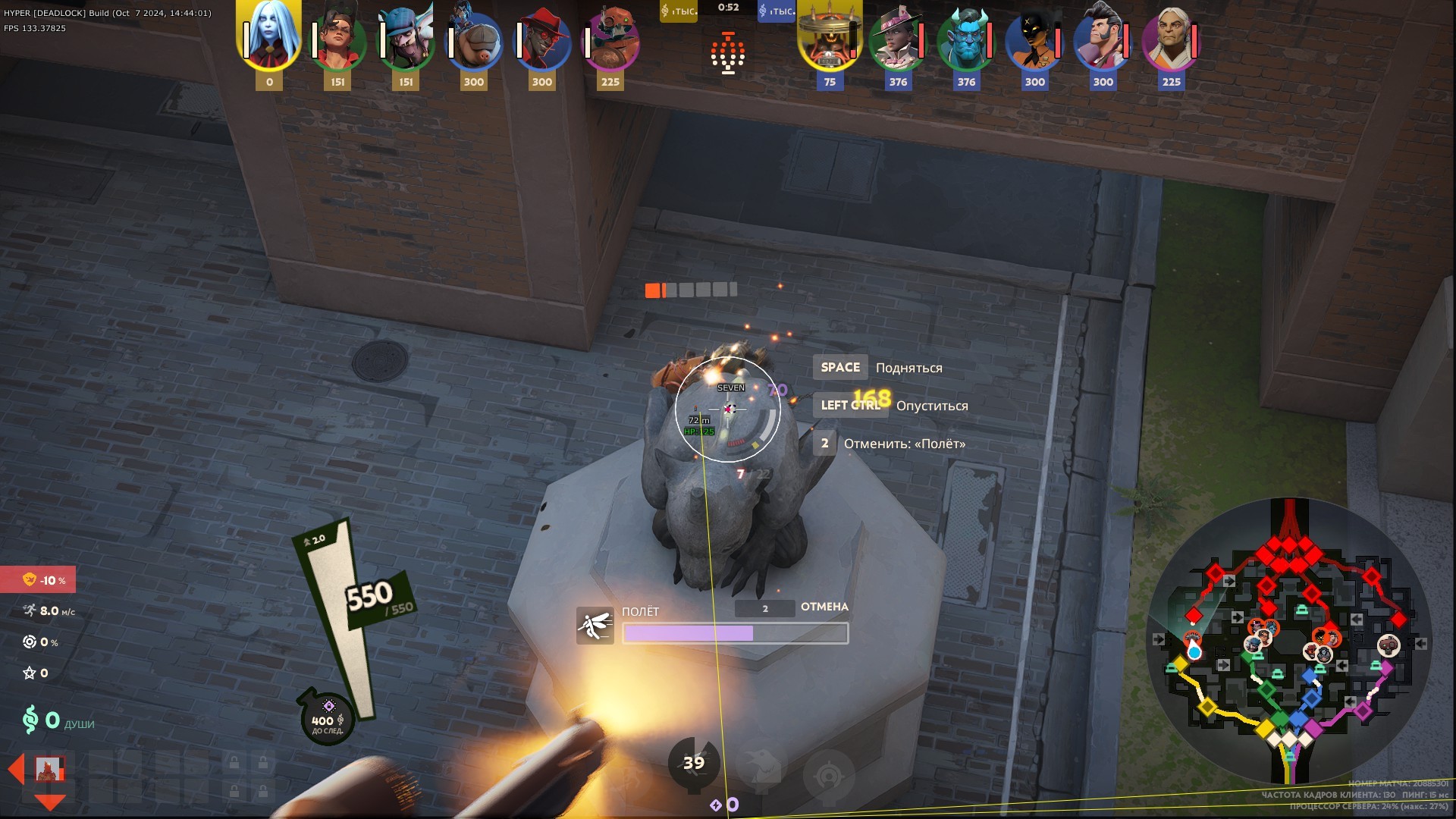Viewport: 1456px width, 819px height.
Task: Click the Flight ability wing icon
Action: pyautogui.click(x=595, y=626)
